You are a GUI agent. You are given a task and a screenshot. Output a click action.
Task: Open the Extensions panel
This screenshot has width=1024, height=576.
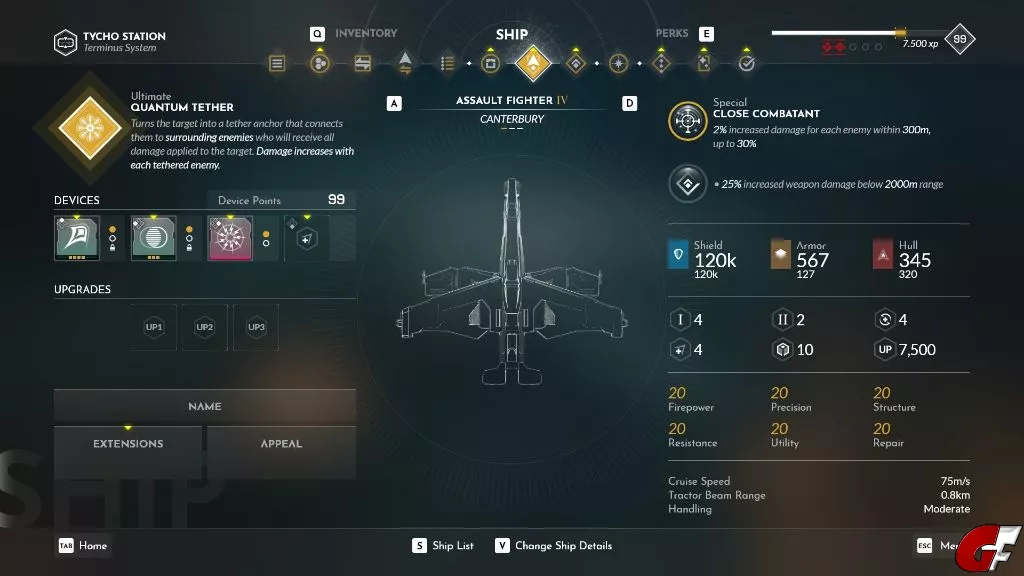[x=128, y=444]
